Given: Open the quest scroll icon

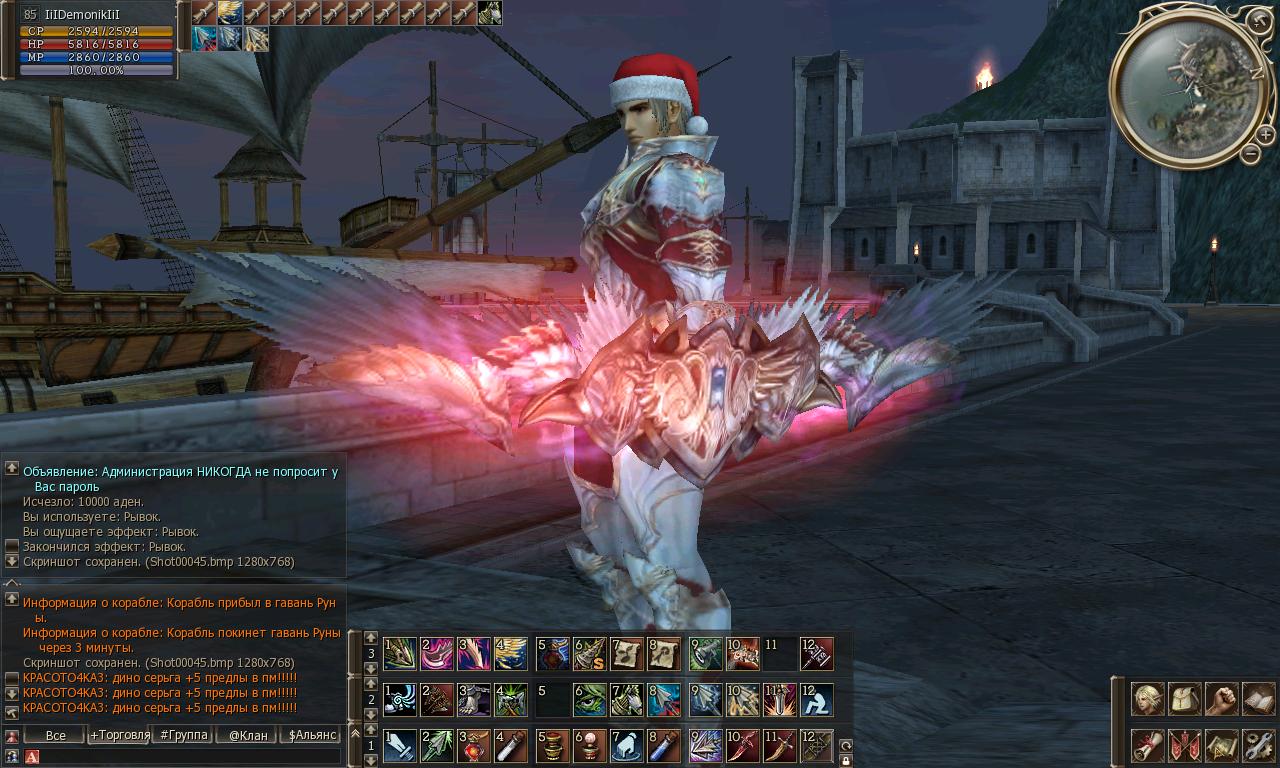Looking at the screenshot, I should [x=1147, y=745].
